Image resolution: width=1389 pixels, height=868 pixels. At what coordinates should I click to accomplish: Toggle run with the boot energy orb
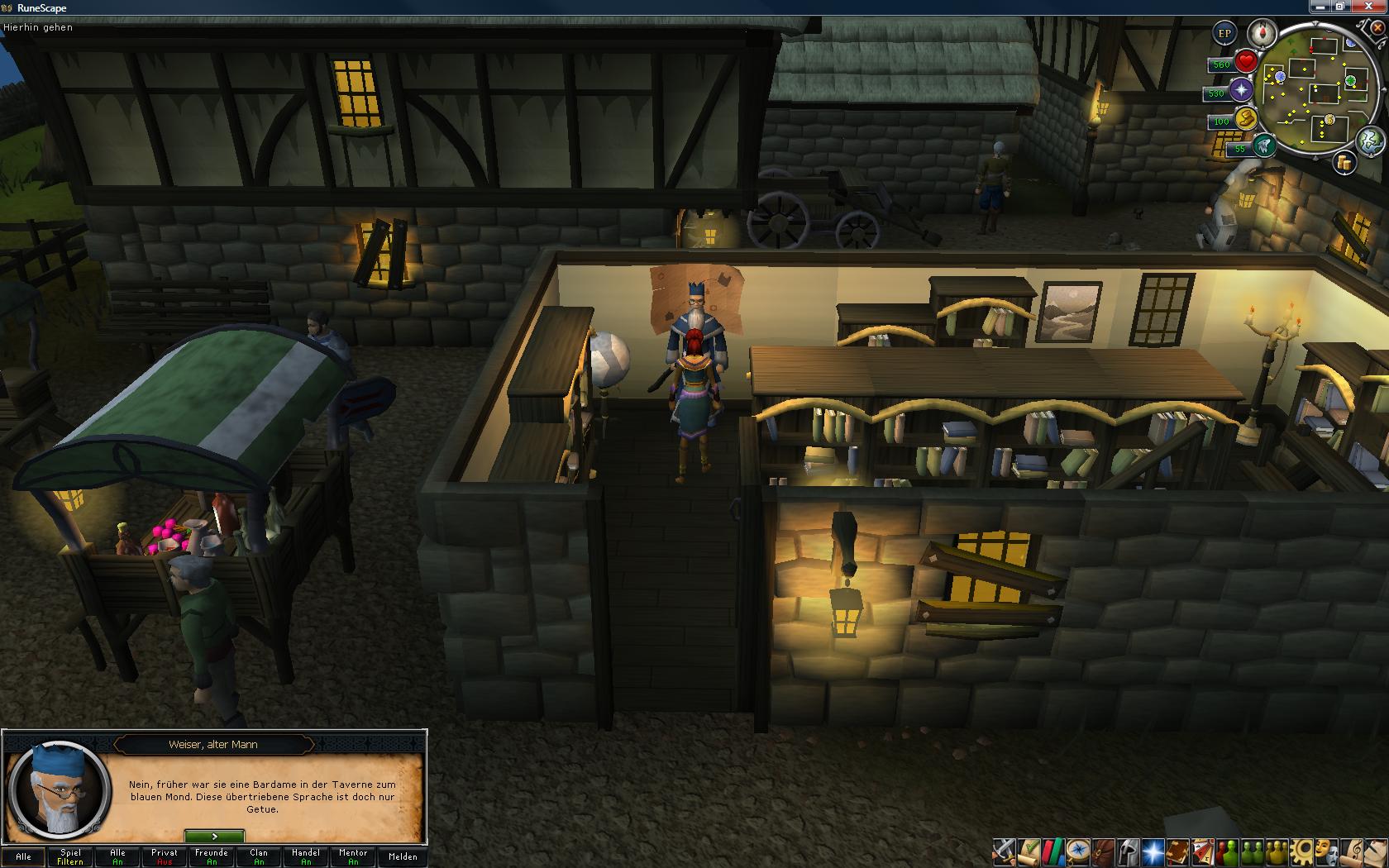[x=1245, y=119]
